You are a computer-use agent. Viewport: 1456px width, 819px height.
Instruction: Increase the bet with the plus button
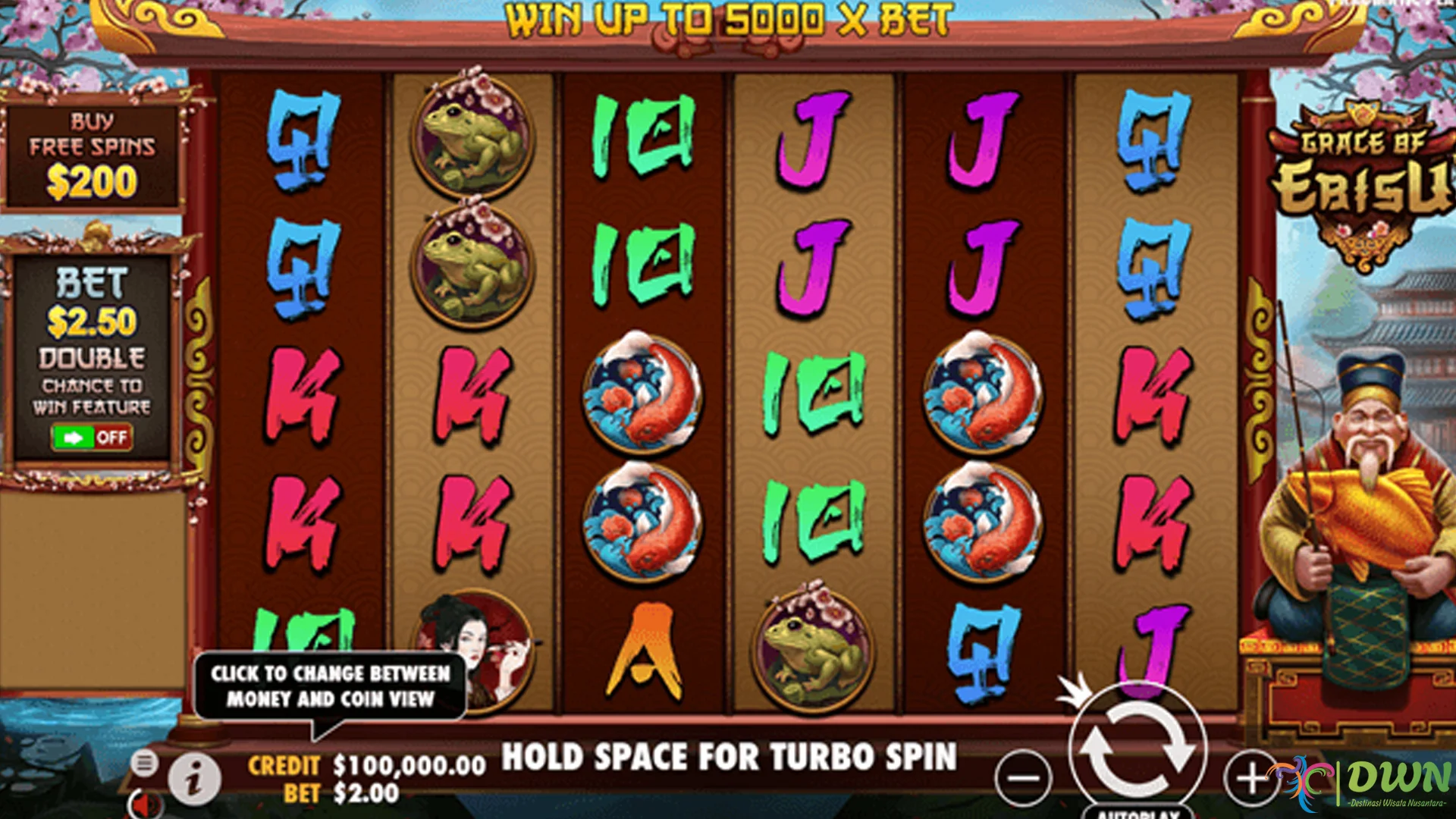[x=1251, y=777]
